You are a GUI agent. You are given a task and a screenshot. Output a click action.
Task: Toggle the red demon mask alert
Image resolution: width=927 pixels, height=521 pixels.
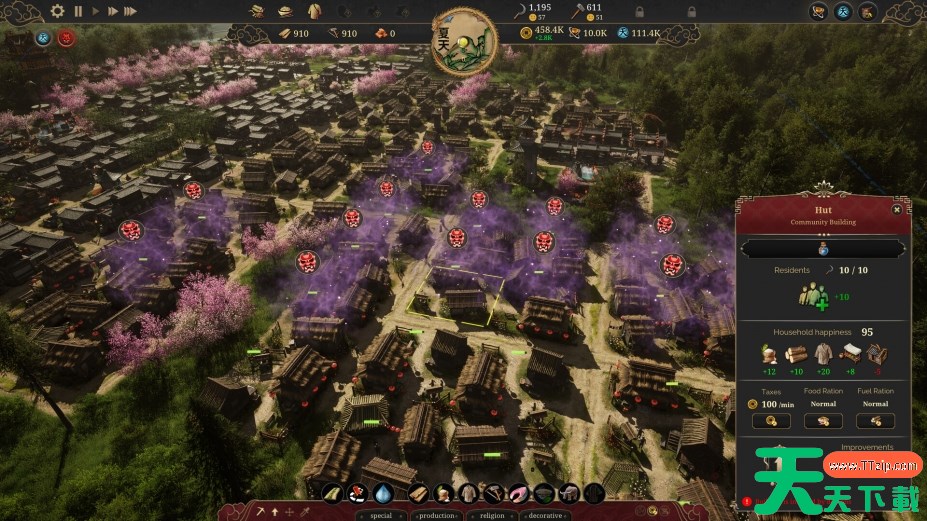point(67,38)
